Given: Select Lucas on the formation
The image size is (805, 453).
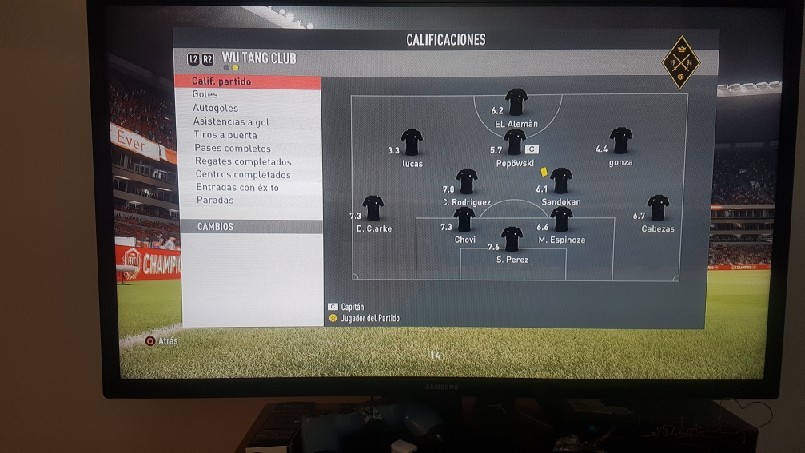Looking at the screenshot, I should pos(412,142).
